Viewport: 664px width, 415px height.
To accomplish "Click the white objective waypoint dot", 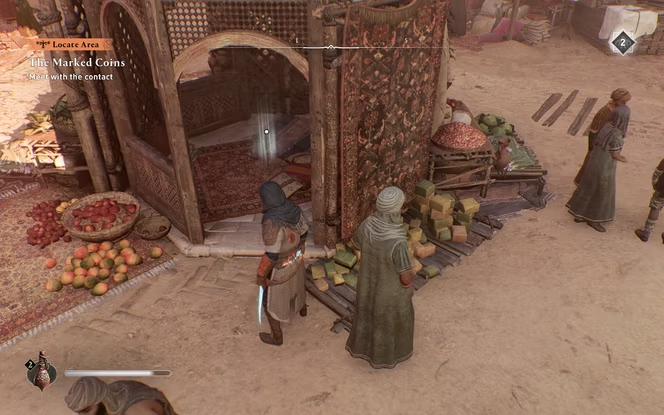I will [x=266, y=131].
